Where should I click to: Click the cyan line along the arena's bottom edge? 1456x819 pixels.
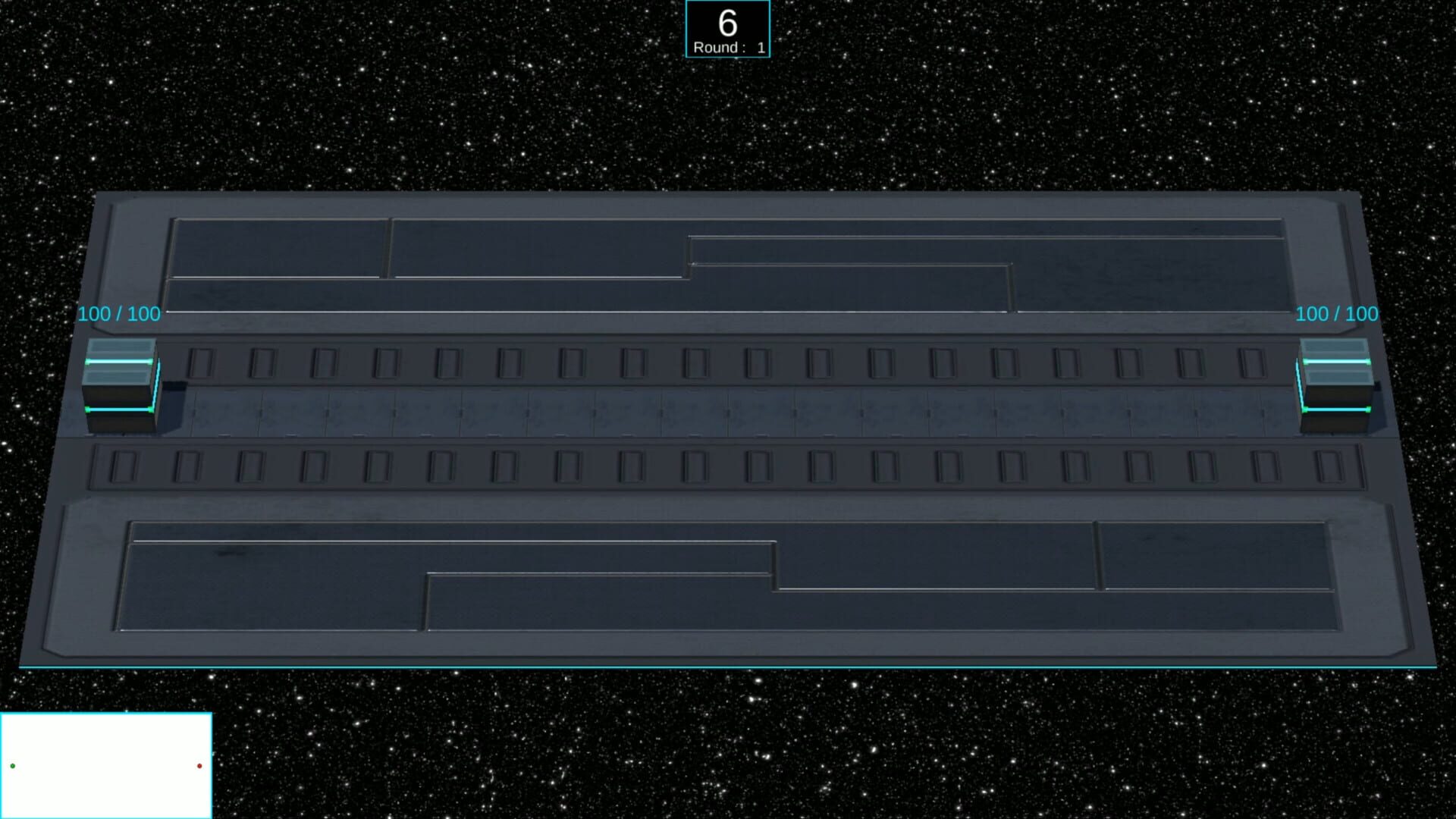[720, 667]
